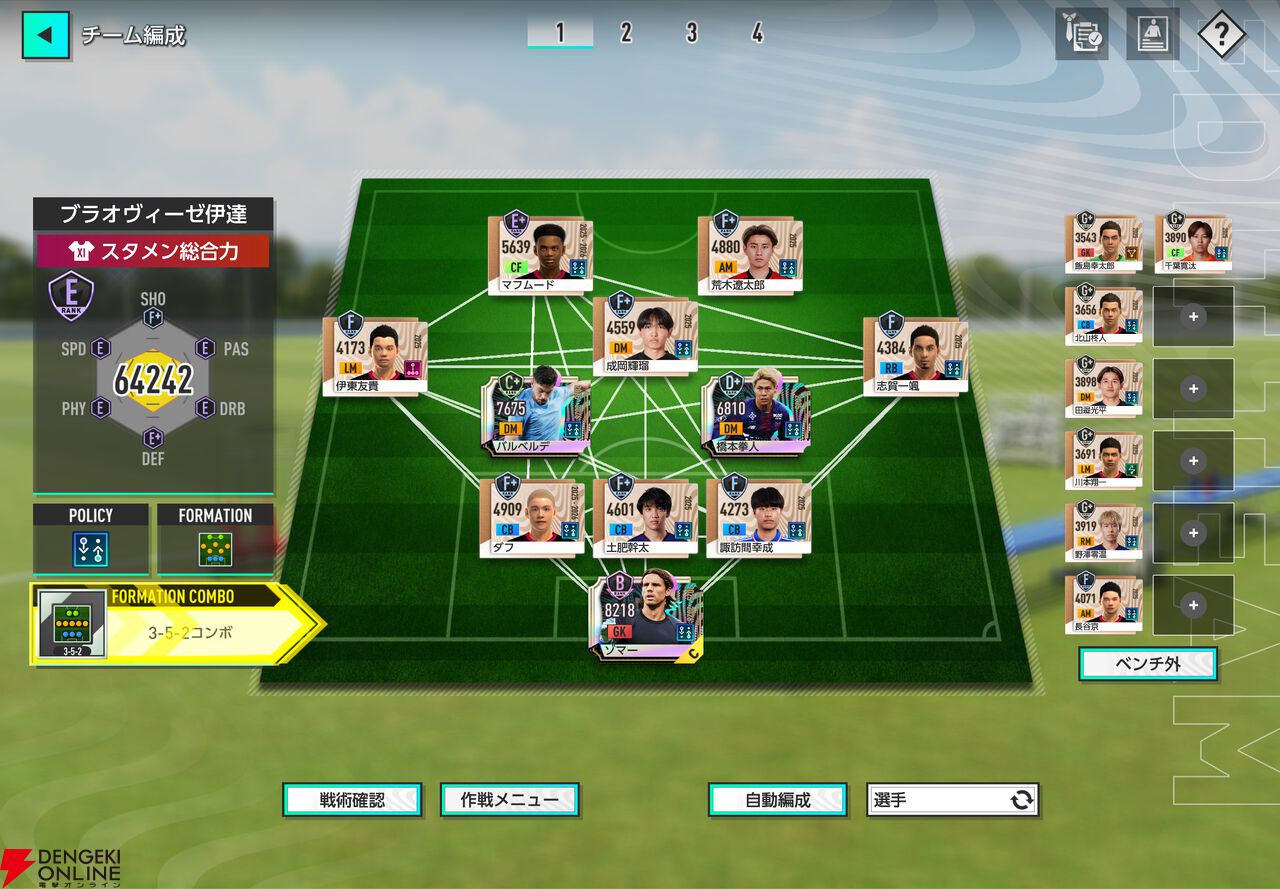Open the POLICY panel
Screen dimensions: 1280x889
[91, 539]
